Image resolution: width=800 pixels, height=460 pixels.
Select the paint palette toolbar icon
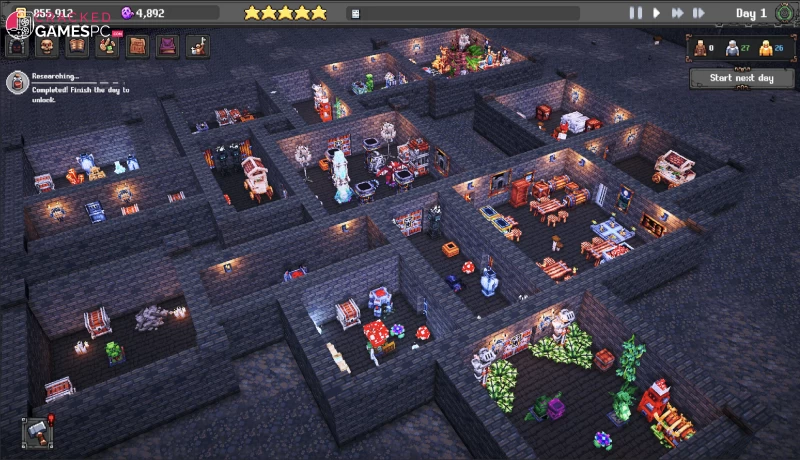(107, 46)
